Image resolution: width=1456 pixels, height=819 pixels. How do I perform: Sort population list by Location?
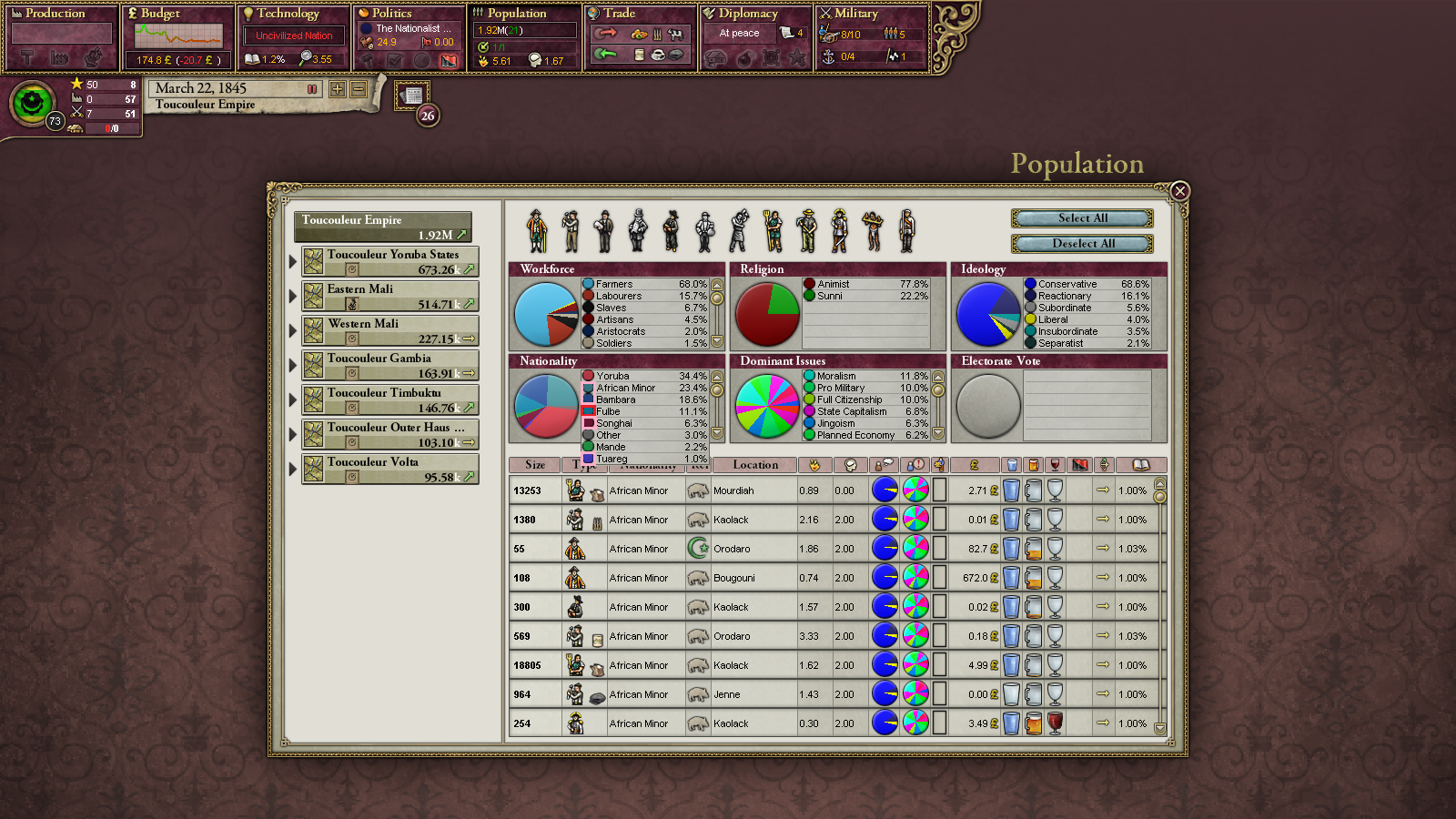coord(755,465)
